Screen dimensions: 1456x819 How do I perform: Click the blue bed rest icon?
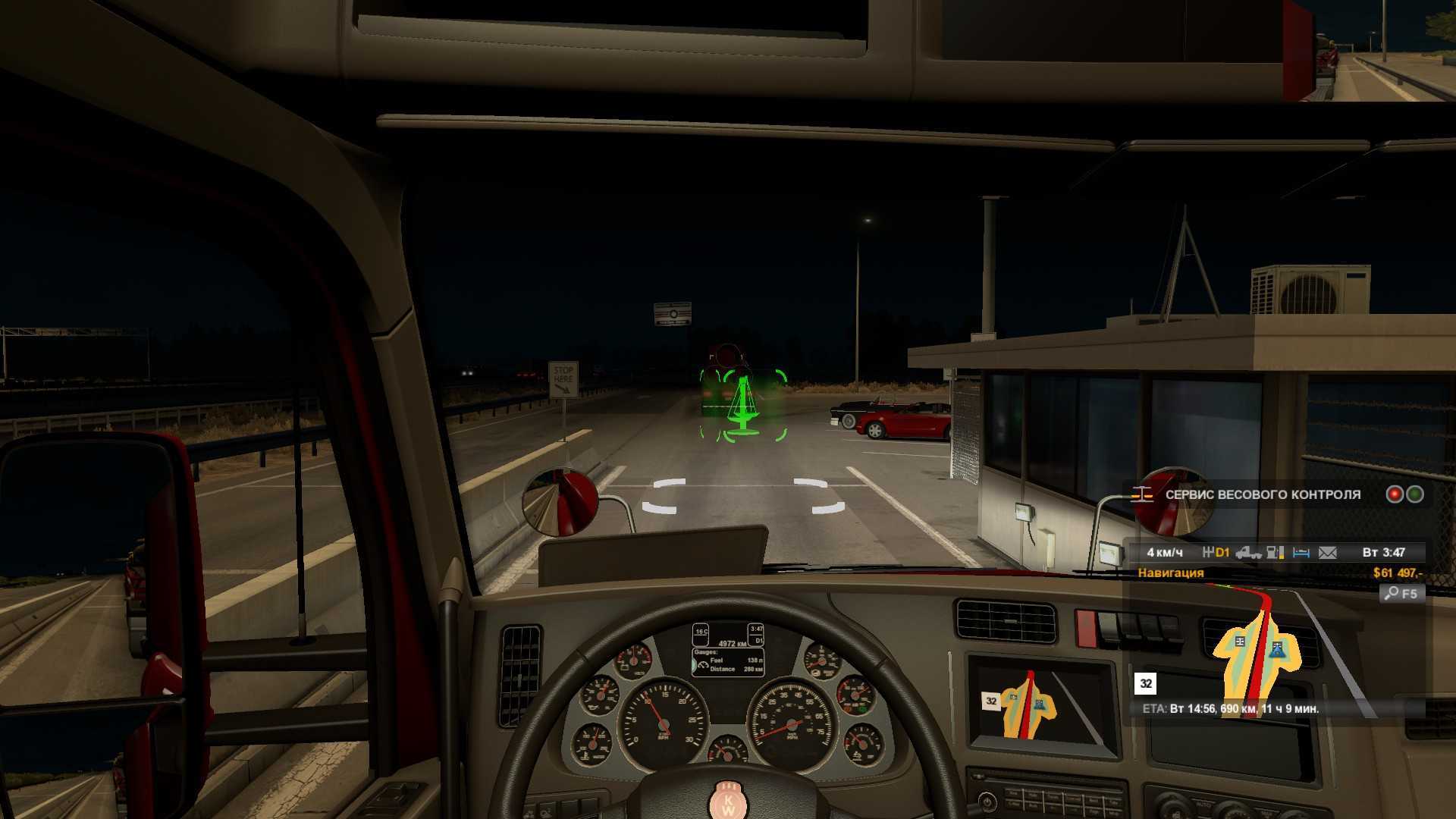[1301, 553]
